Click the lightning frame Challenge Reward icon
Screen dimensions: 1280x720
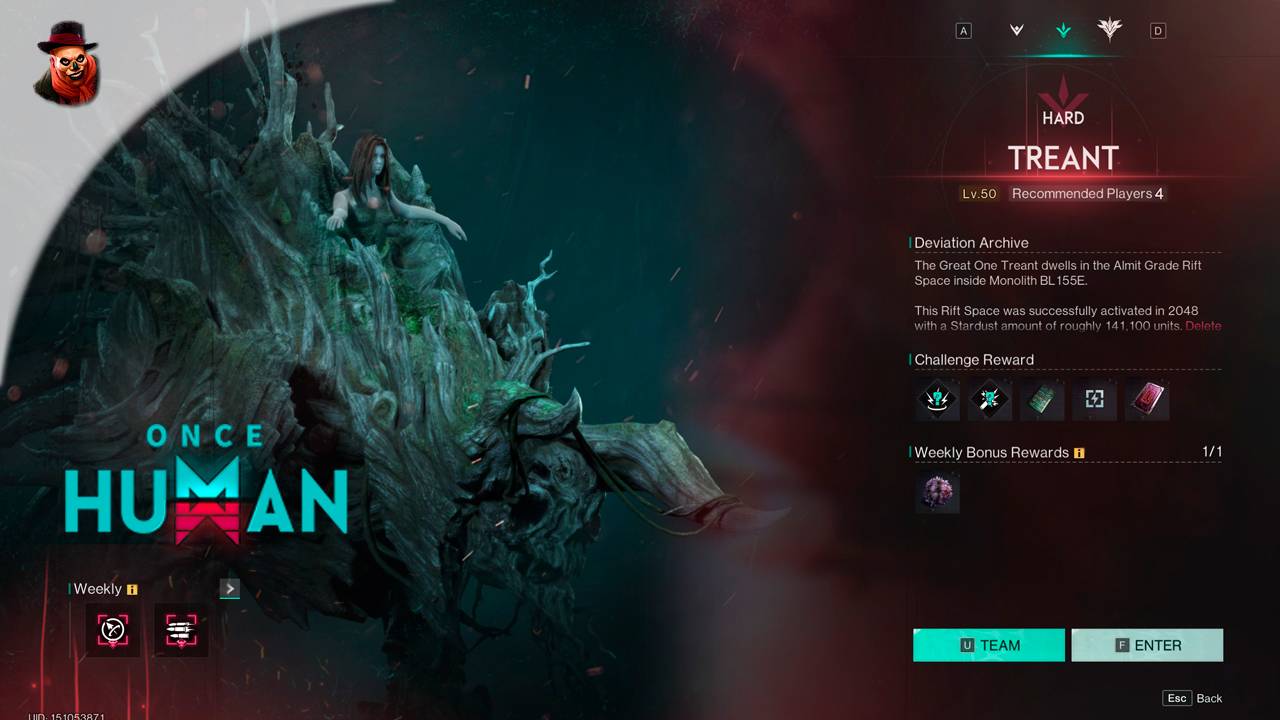(1094, 399)
